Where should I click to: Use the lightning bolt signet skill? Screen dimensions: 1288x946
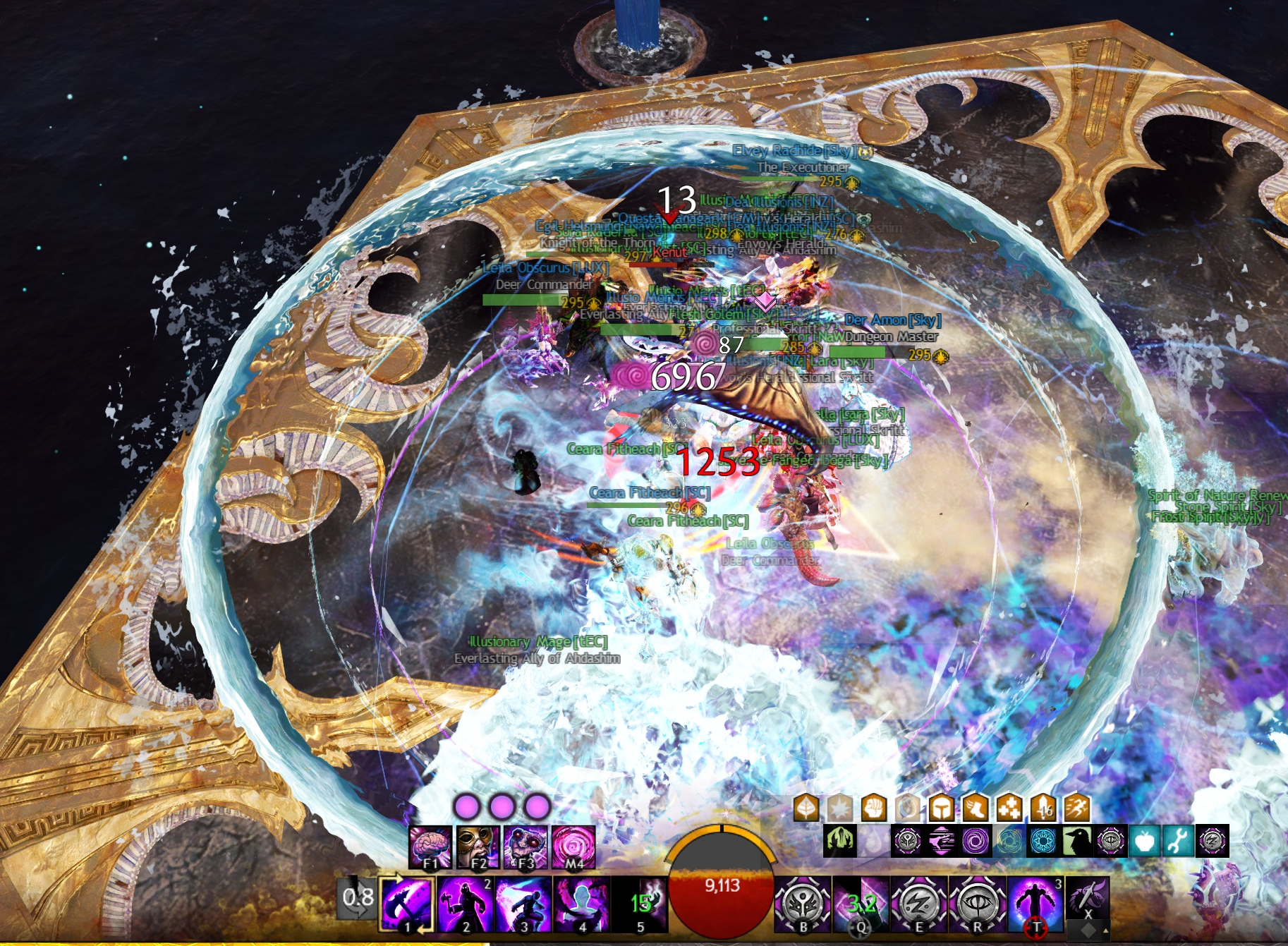pyautogui.click(x=919, y=904)
